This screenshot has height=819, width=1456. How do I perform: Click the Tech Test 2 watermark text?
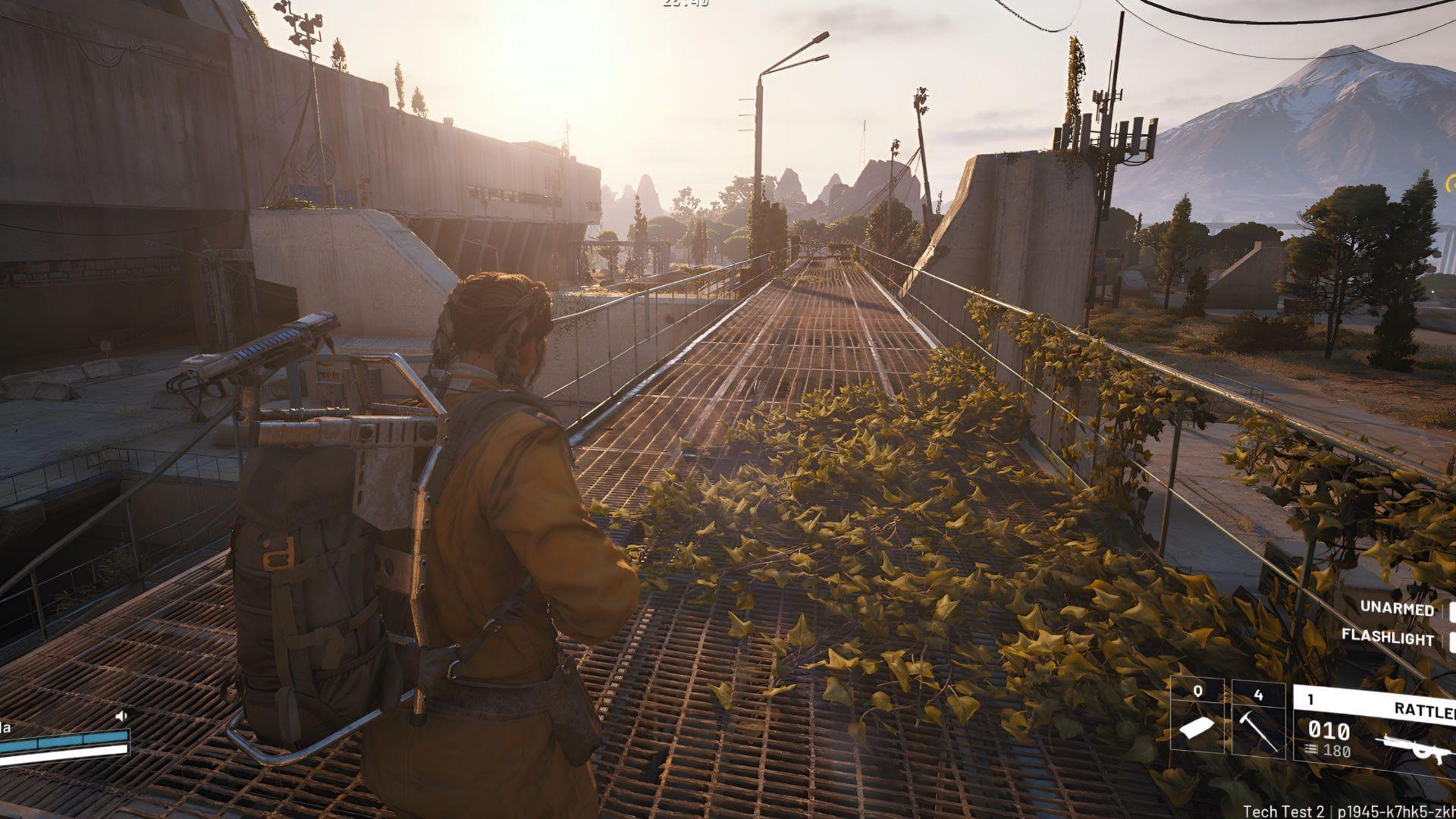(1284, 812)
